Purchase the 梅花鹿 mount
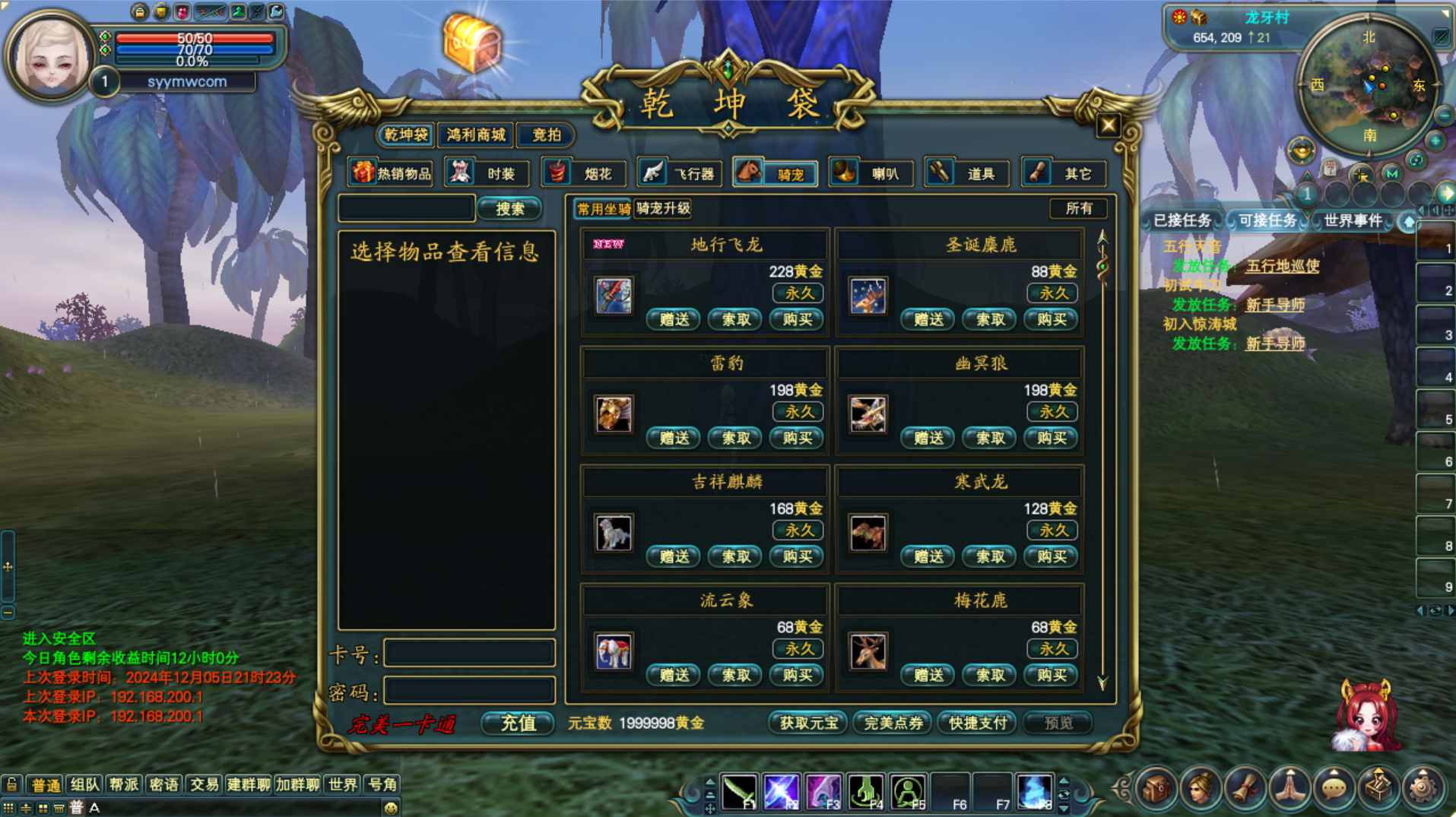The width and height of the screenshot is (1456, 817). coord(1052,675)
